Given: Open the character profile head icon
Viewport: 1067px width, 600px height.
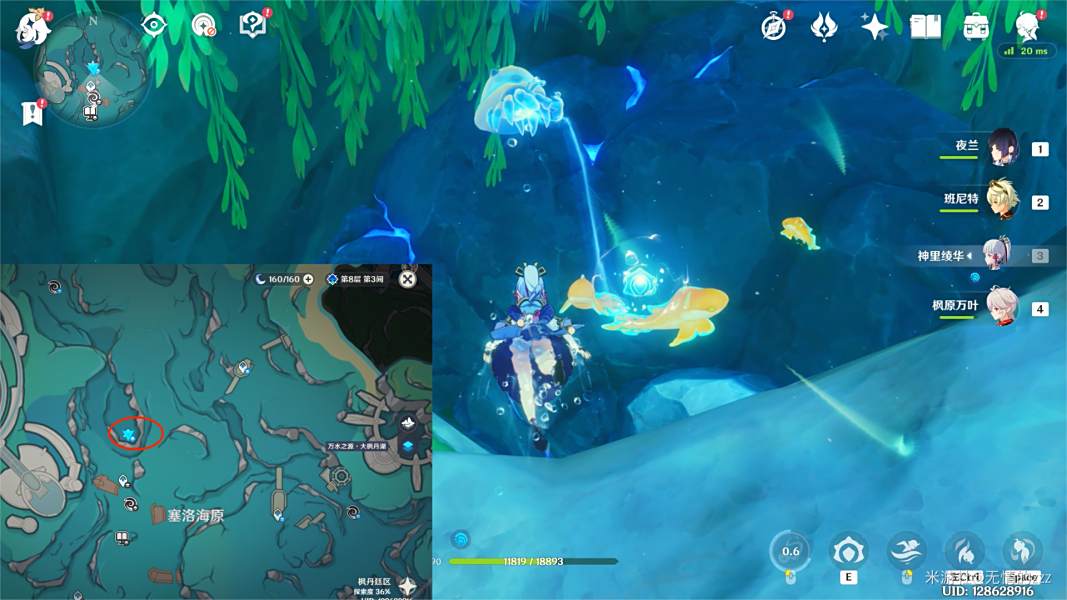Looking at the screenshot, I should point(1027,26).
